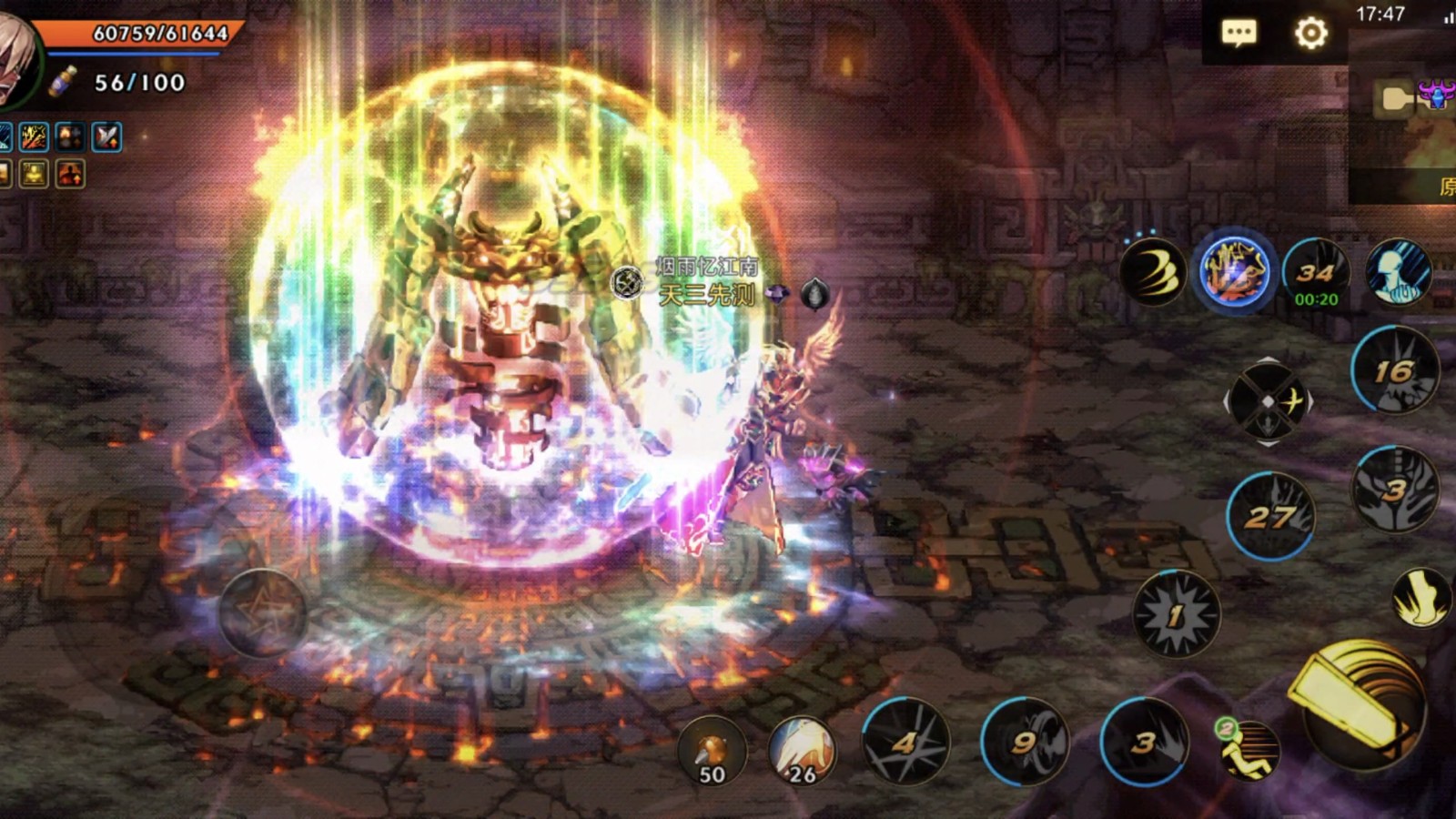Tap the yellow jump foot button
Viewport: 1456px width, 819px height.
[x=1421, y=598]
